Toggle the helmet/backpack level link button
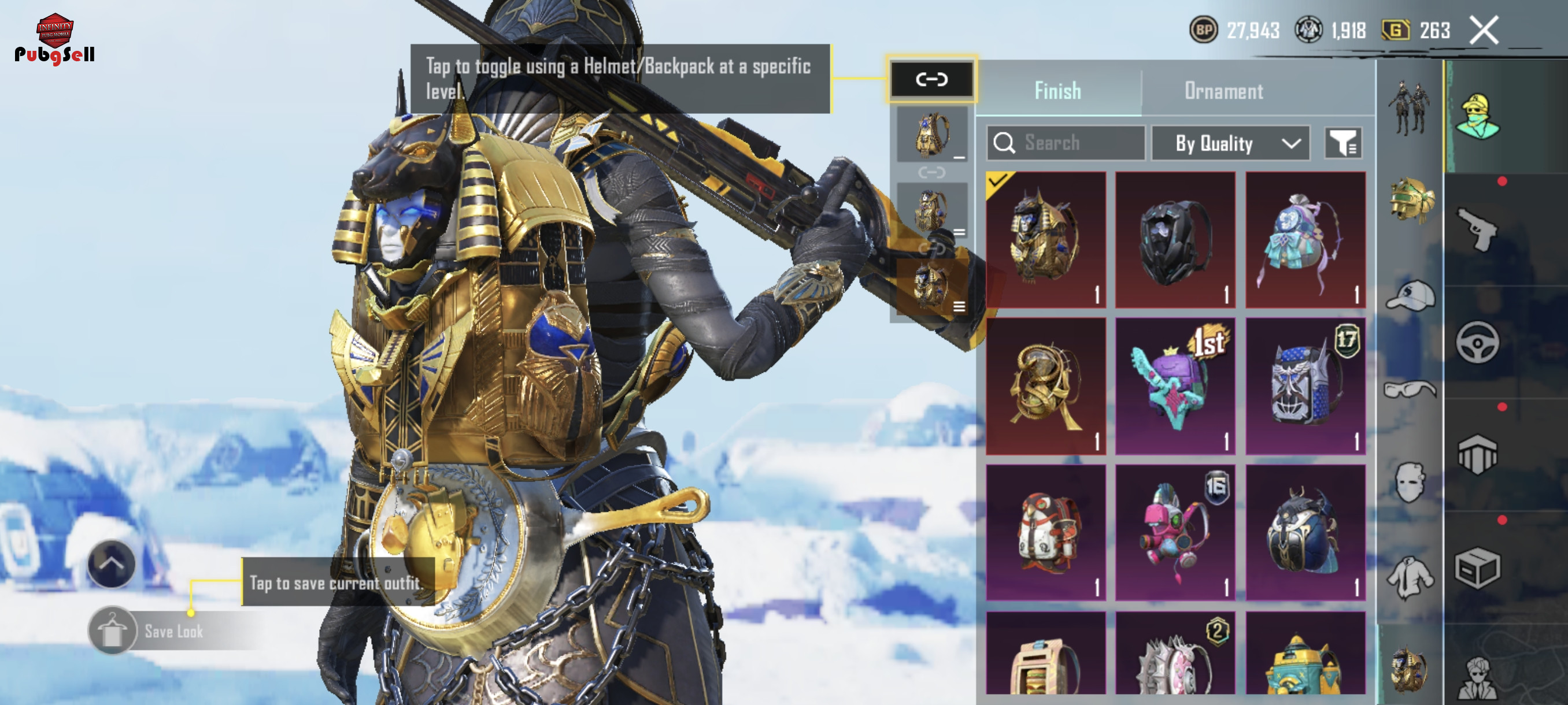The image size is (1568, 705). click(x=931, y=79)
